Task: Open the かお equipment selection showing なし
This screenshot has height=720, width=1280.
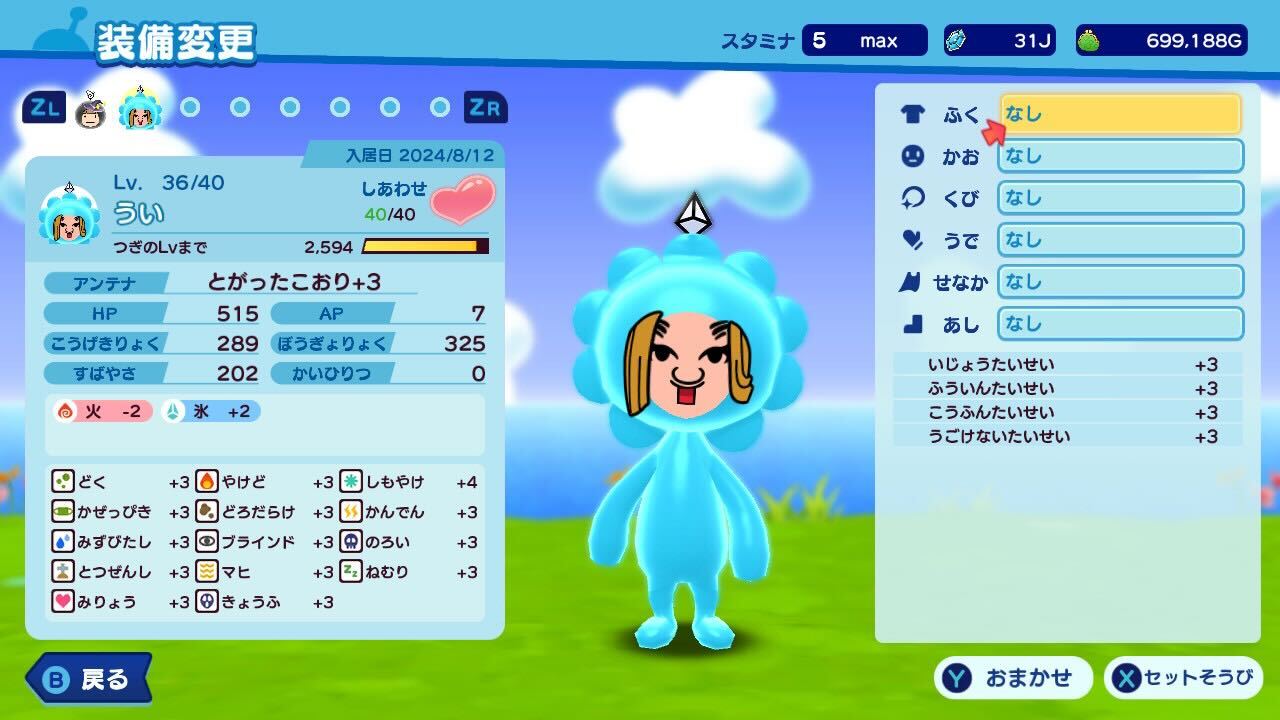Action: point(1120,156)
